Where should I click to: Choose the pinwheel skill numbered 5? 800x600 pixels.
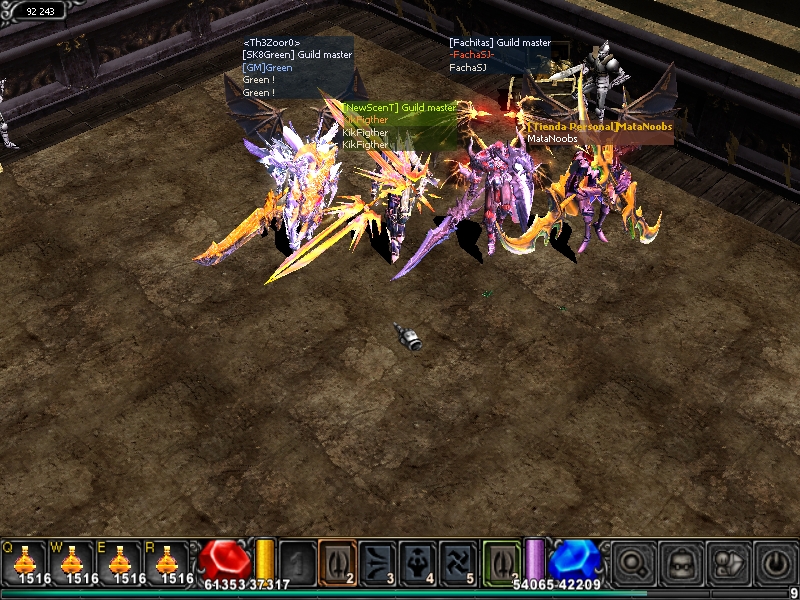(x=458, y=562)
